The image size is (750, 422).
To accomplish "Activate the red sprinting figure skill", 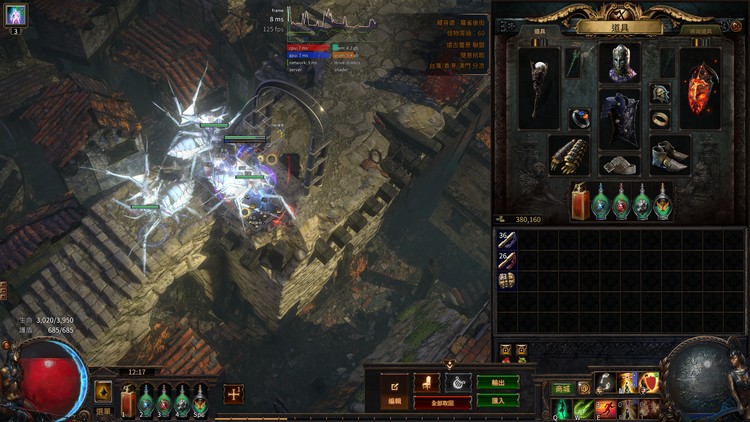I will coord(607,408).
